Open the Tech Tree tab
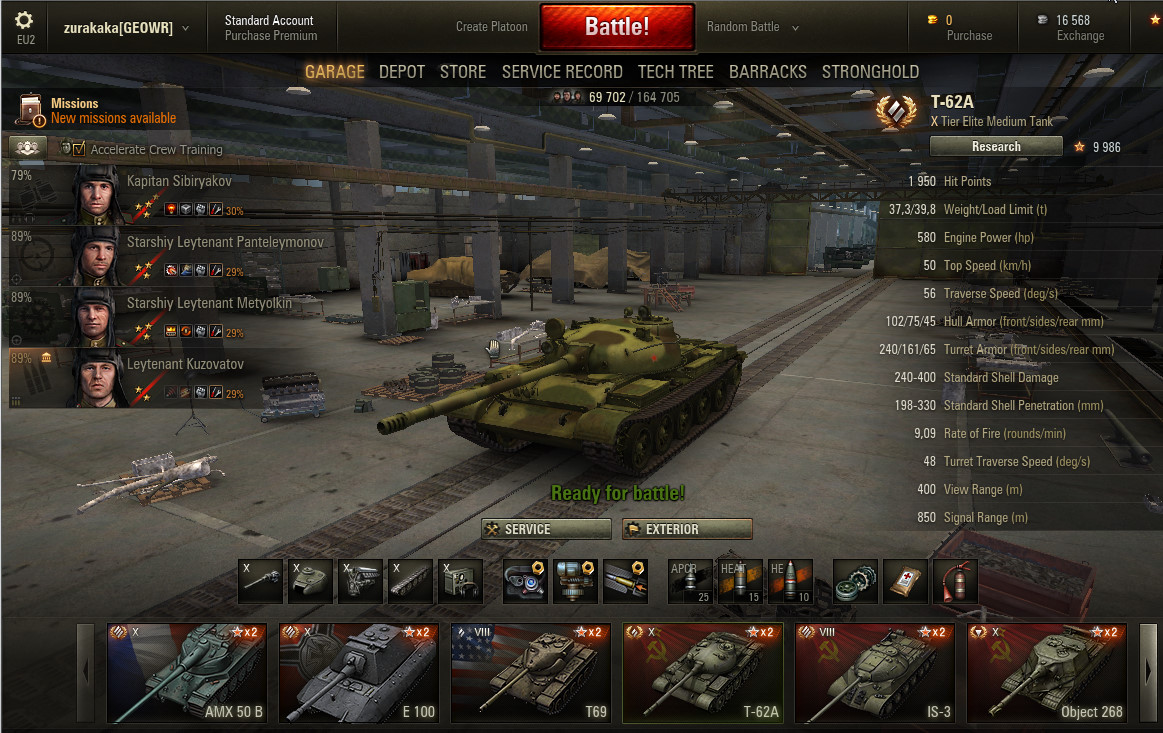The height and width of the screenshot is (733, 1163). coord(676,72)
